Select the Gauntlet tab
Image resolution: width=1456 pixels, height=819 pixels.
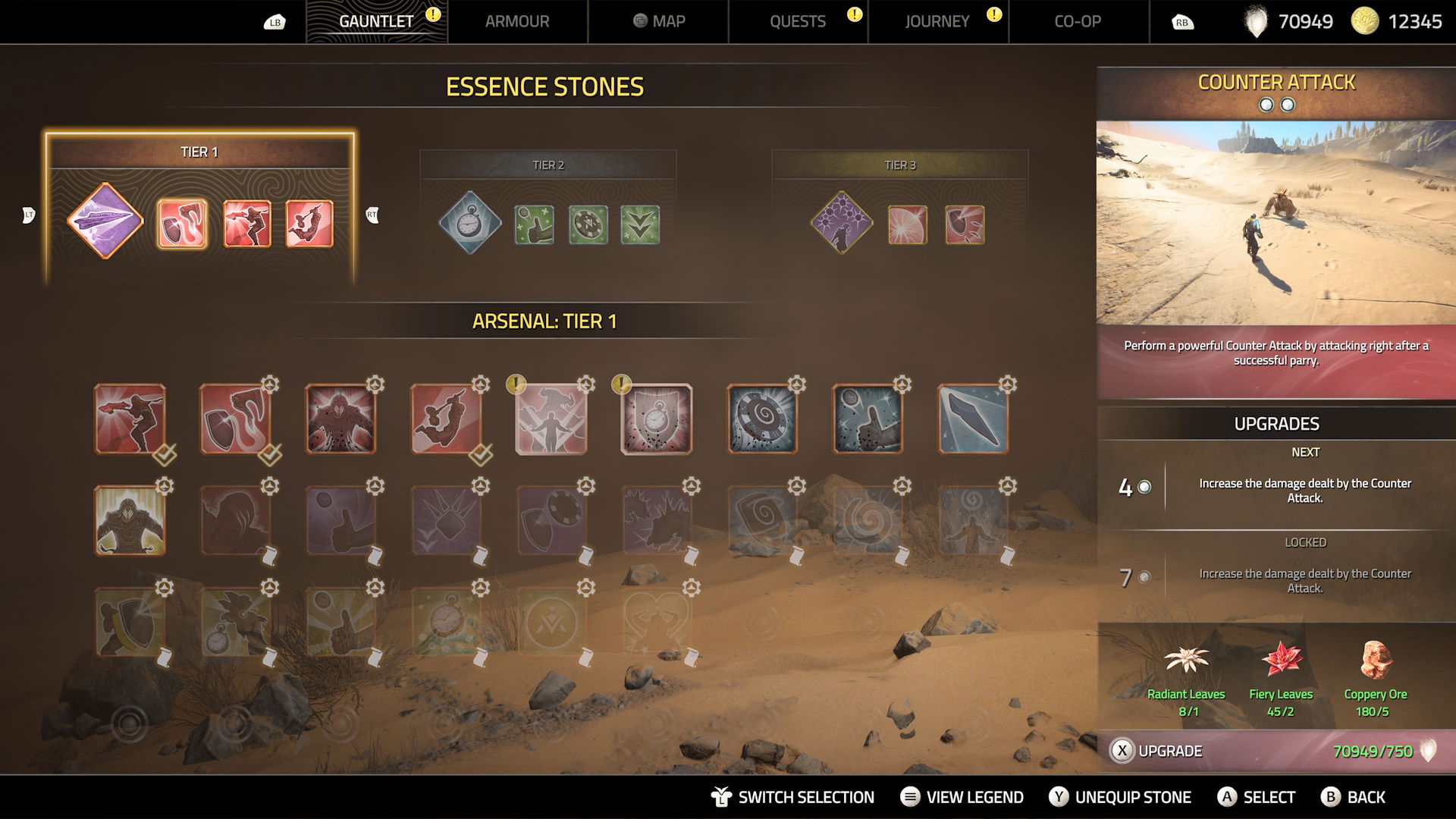376,21
